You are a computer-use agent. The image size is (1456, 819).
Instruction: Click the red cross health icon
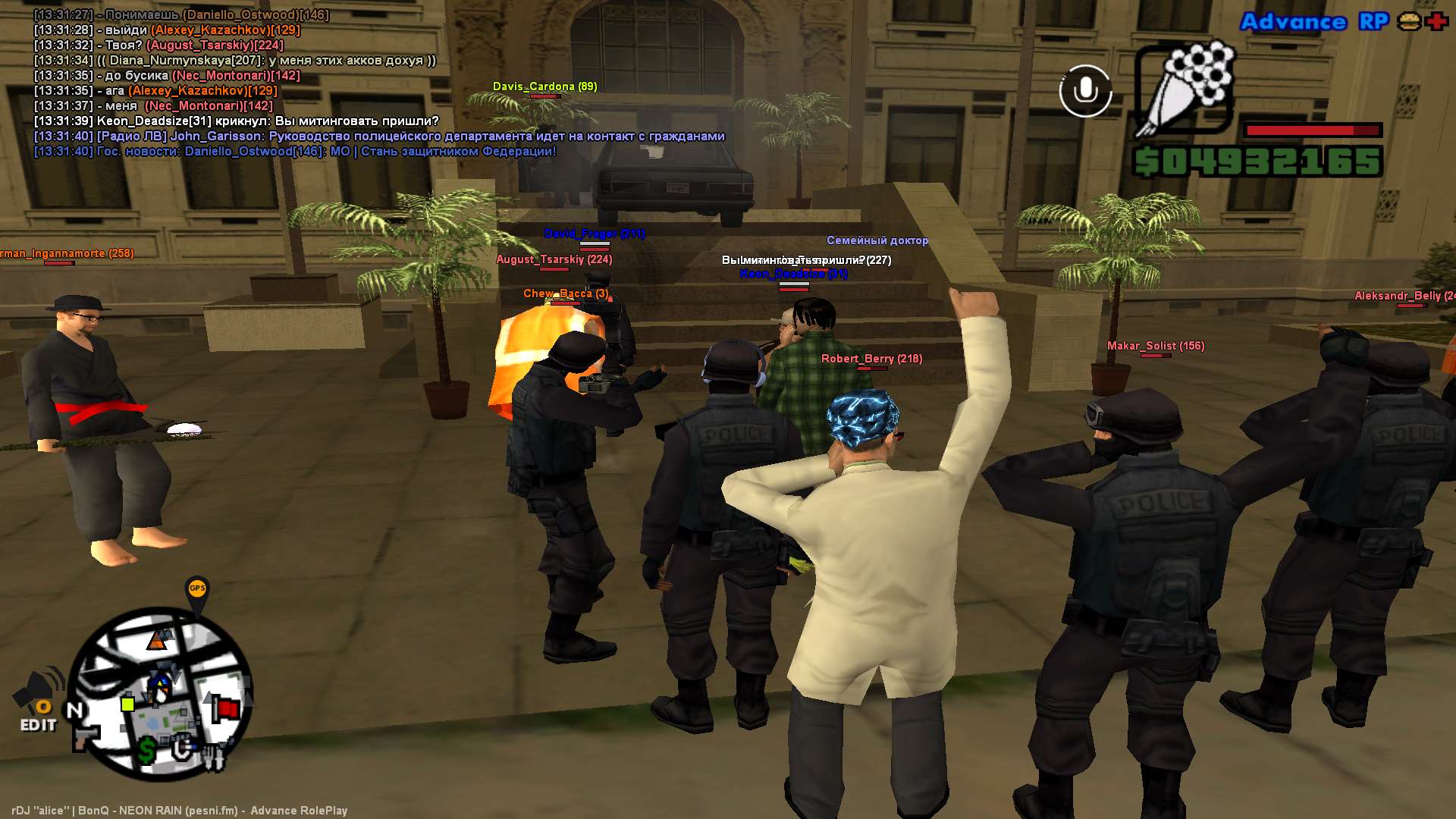(x=1436, y=21)
